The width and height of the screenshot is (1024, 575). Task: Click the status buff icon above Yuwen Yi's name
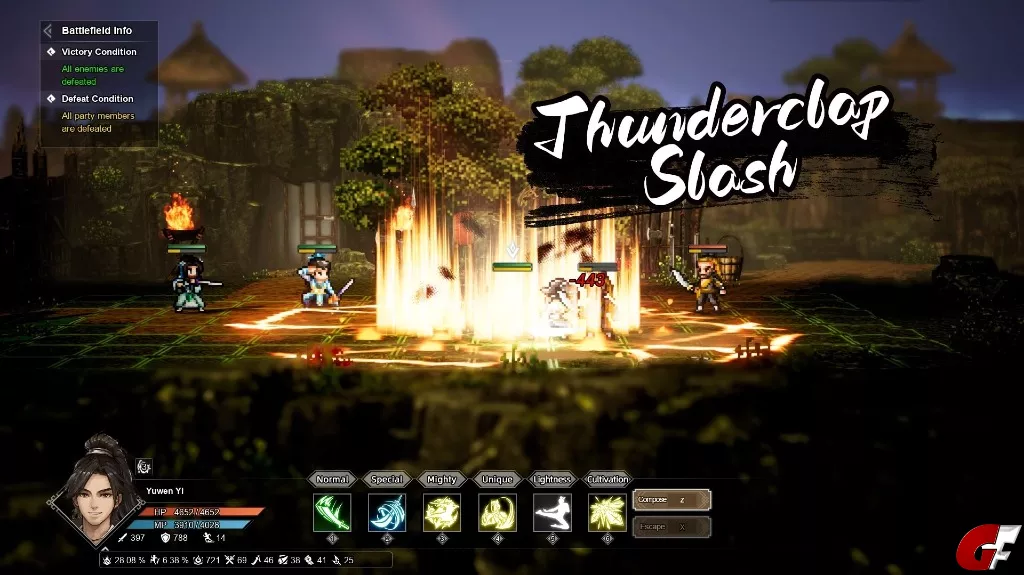143,465
